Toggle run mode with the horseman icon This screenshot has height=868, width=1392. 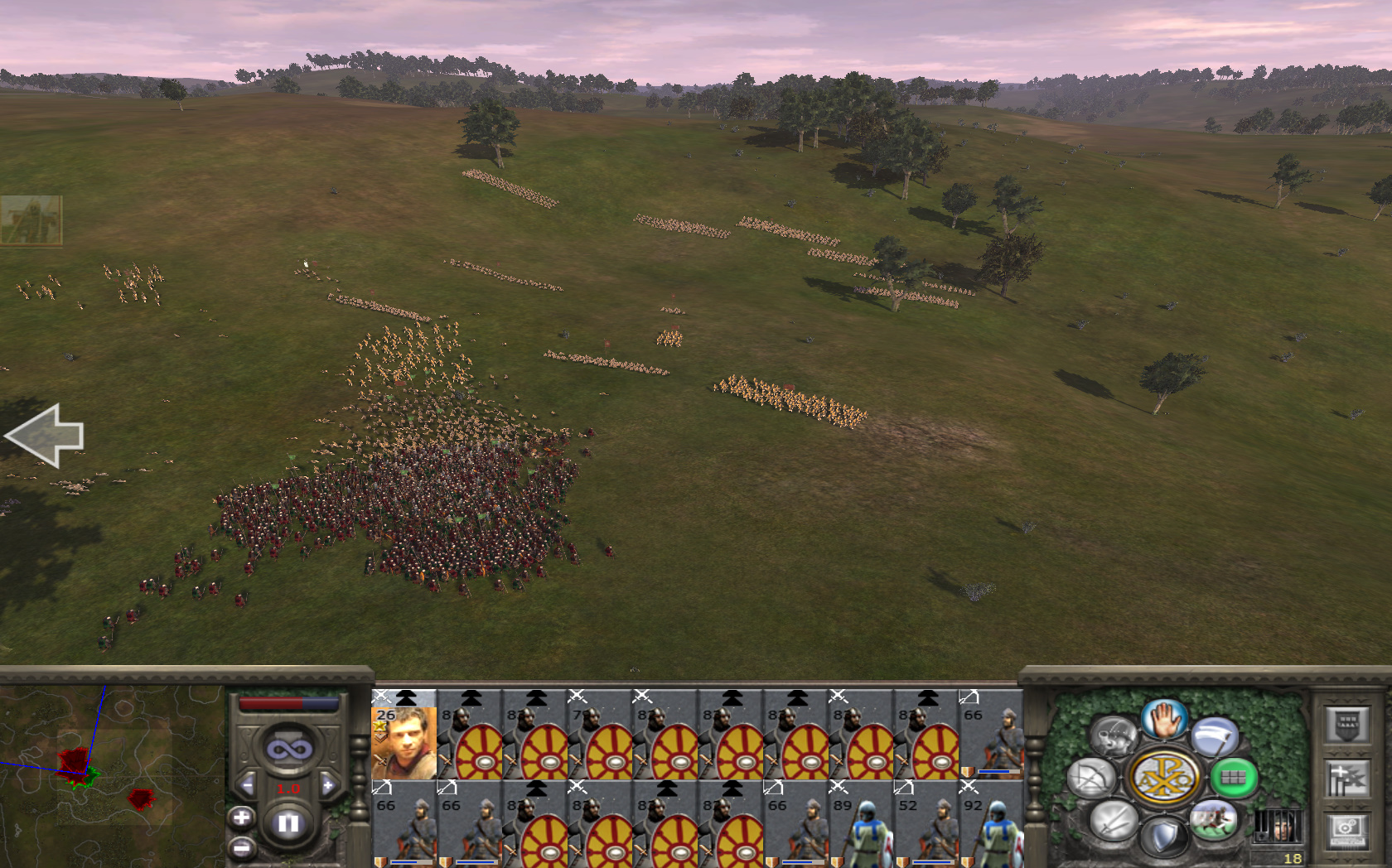coord(1214,820)
